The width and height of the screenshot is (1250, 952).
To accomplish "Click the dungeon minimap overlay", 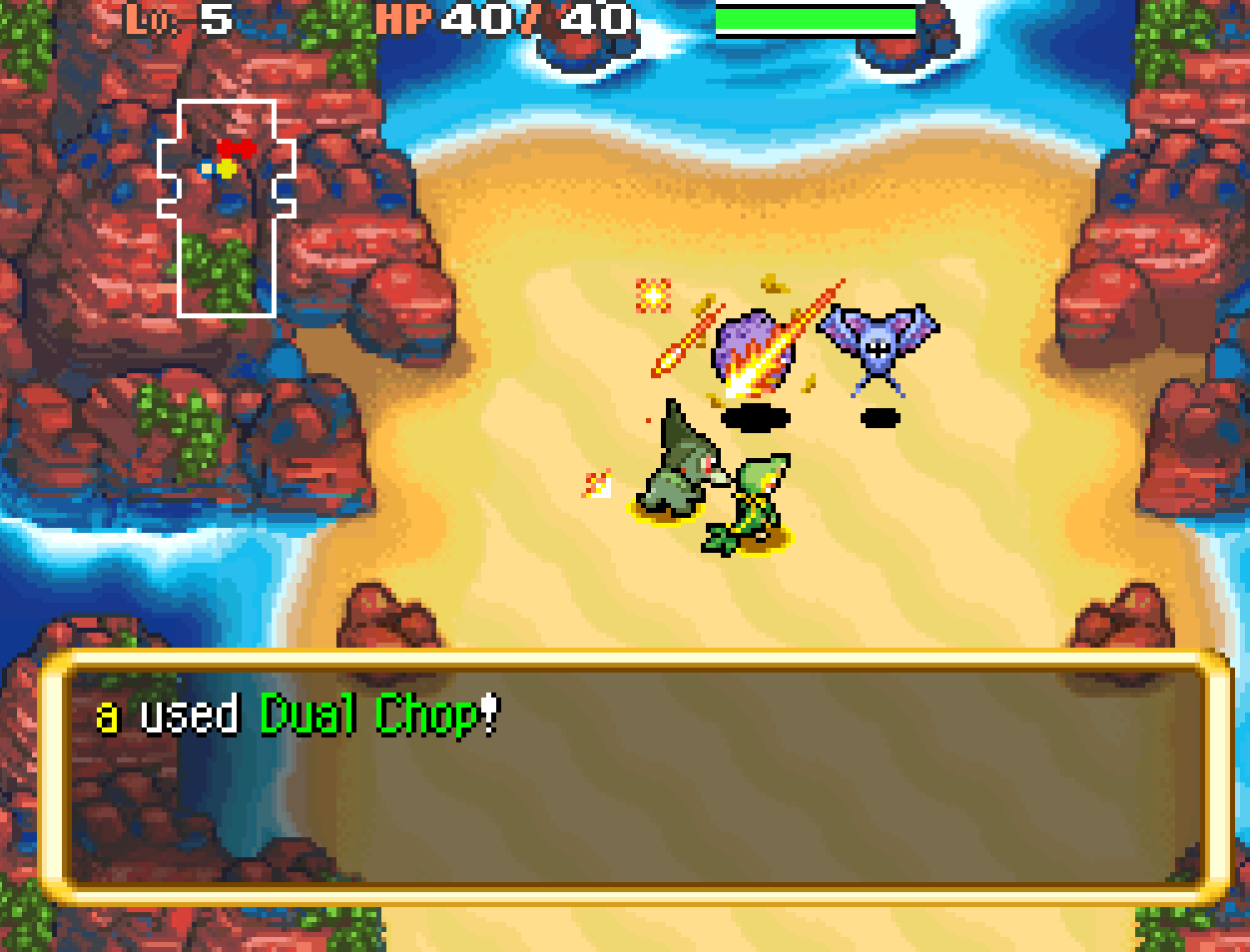I will (x=227, y=208).
